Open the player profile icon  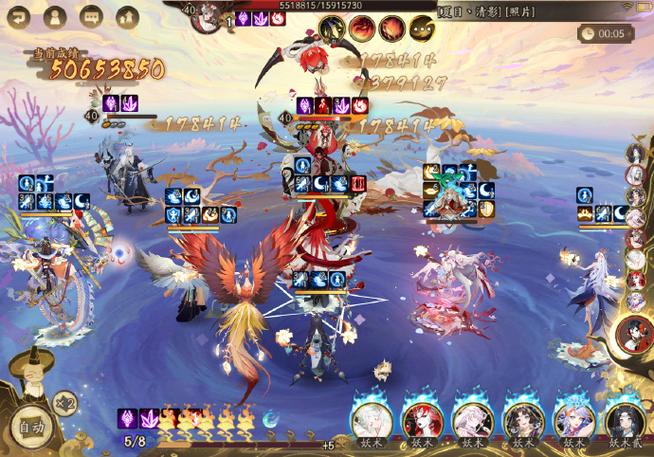click(55, 17)
